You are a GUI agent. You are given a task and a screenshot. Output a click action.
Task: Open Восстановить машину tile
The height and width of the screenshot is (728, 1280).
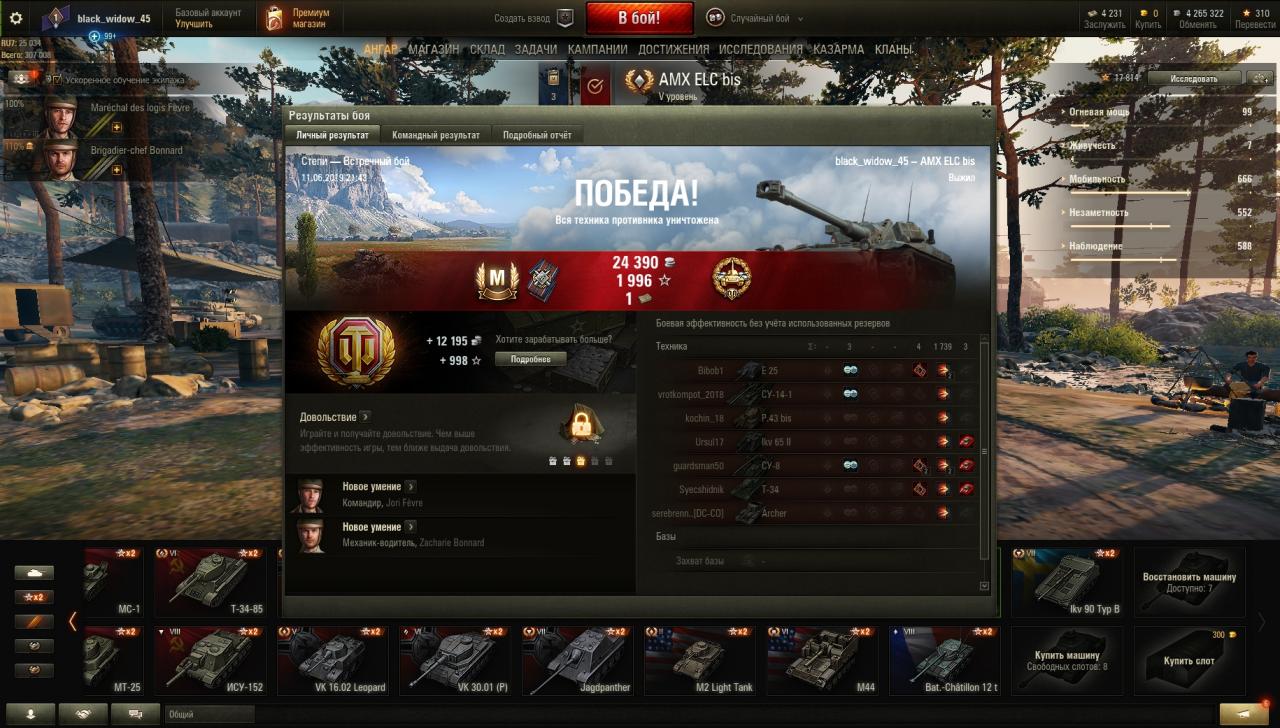pyautogui.click(x=1189, y=581)
